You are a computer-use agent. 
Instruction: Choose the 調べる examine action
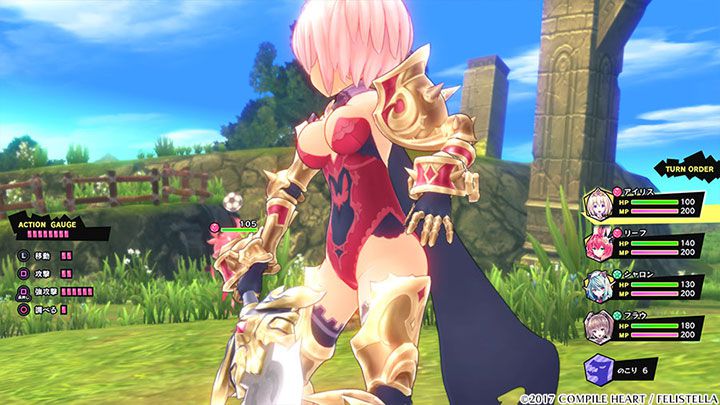coord(44,308)
